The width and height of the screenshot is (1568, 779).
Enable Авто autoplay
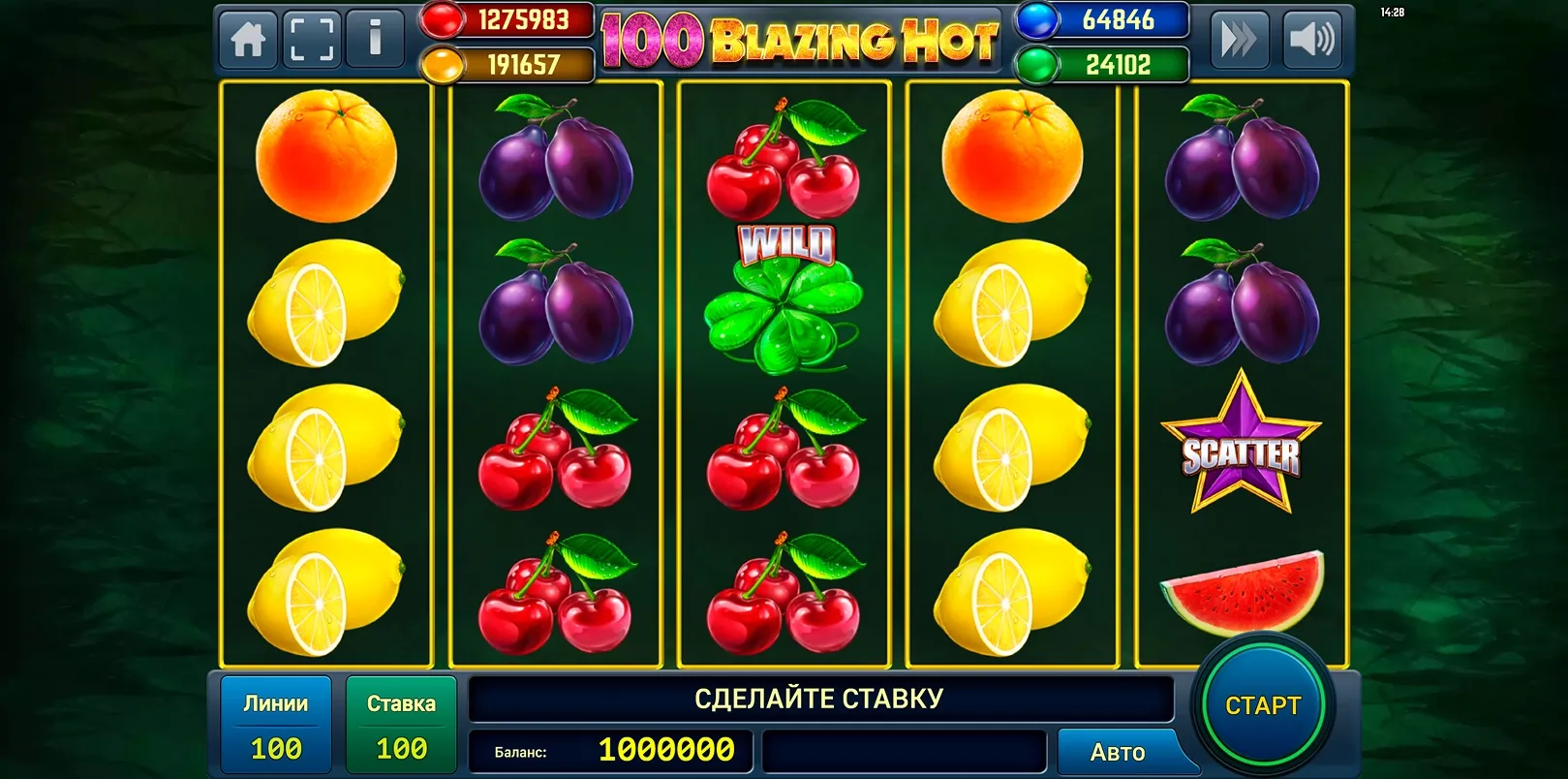(x=1118, y=752)
